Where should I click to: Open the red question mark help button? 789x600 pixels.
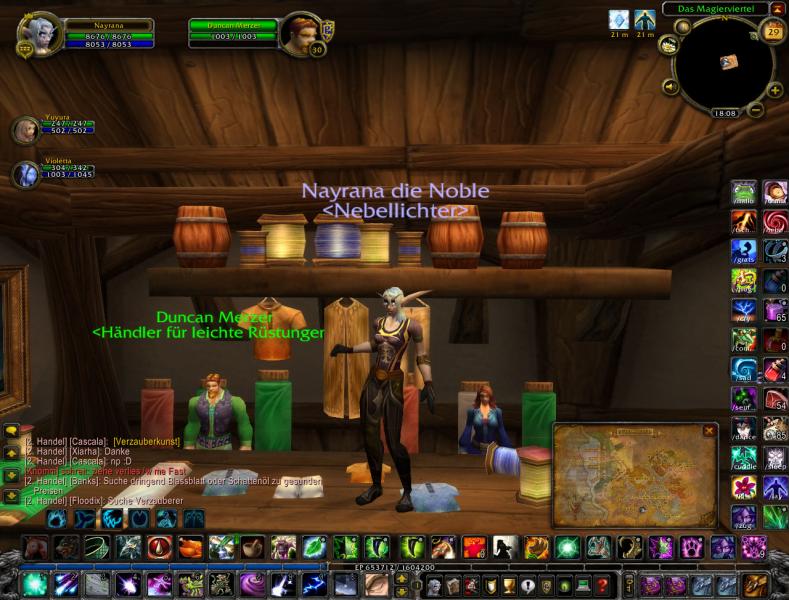coord(602,585)
